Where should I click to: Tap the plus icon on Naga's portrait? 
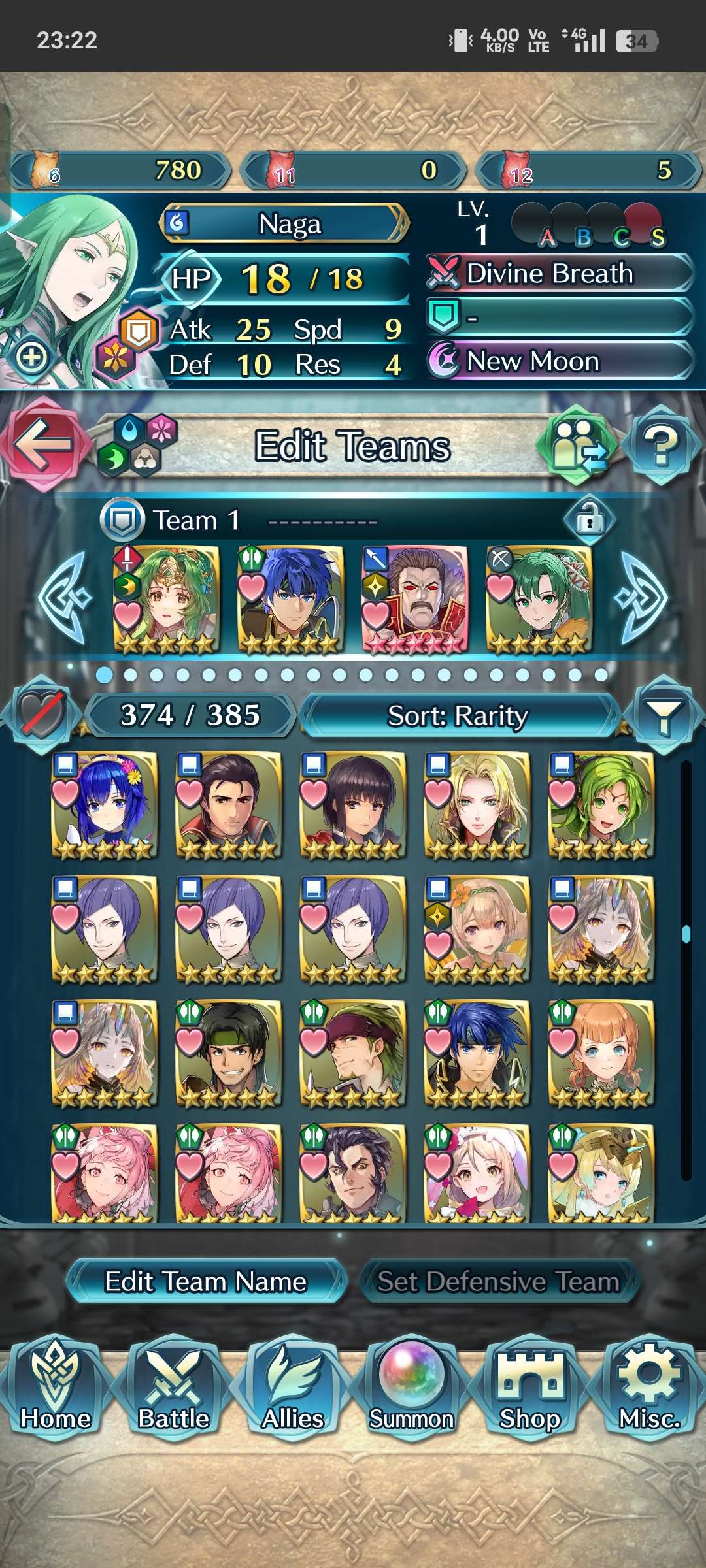[31, 357]
